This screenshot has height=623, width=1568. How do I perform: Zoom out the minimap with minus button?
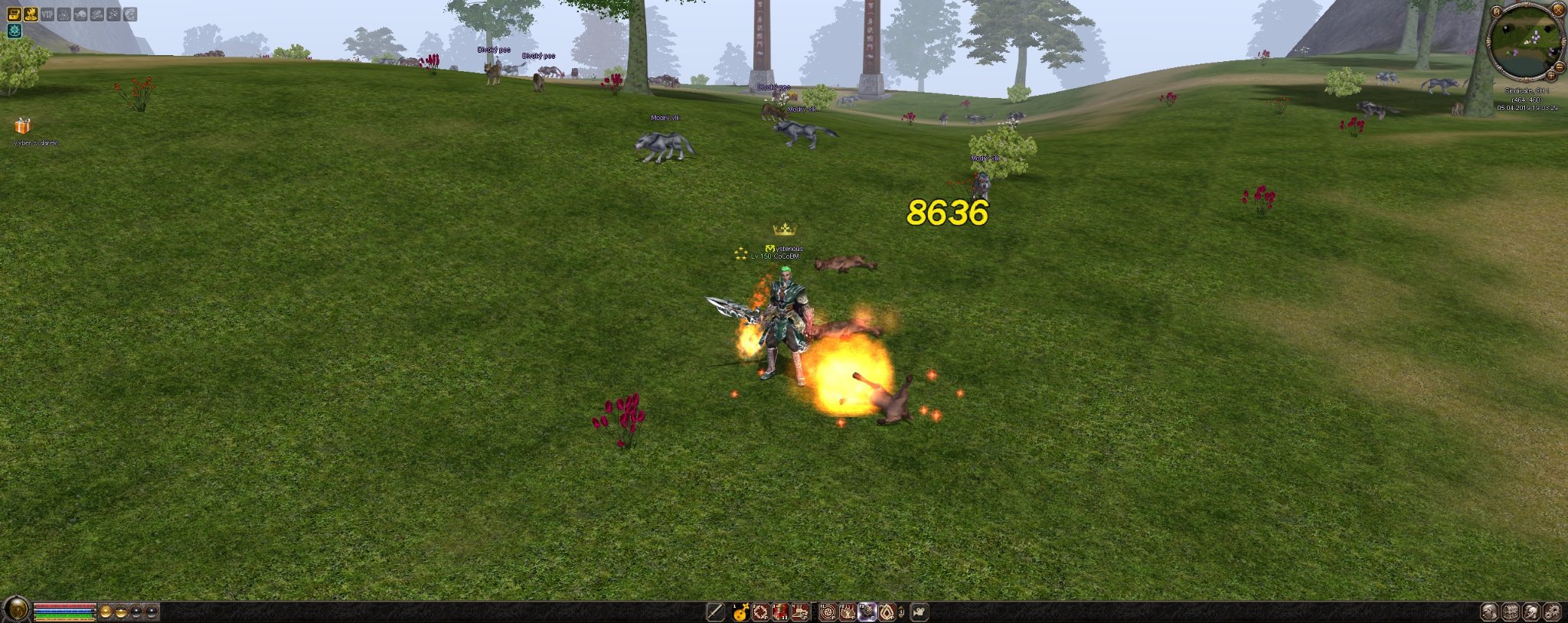click(1560, 67)
